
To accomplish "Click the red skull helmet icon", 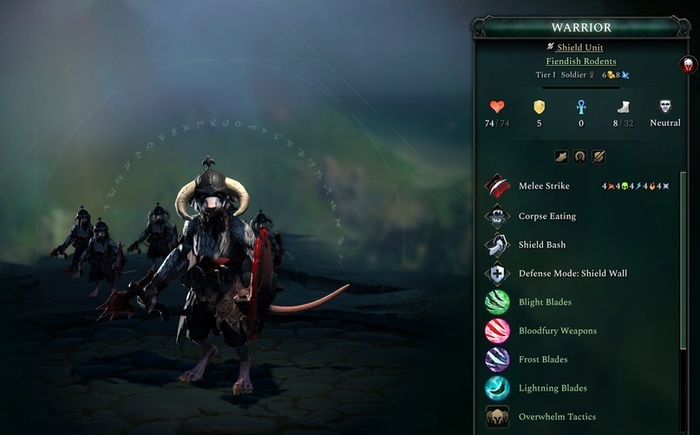I will pyautogui.click(x=688, y=65).
